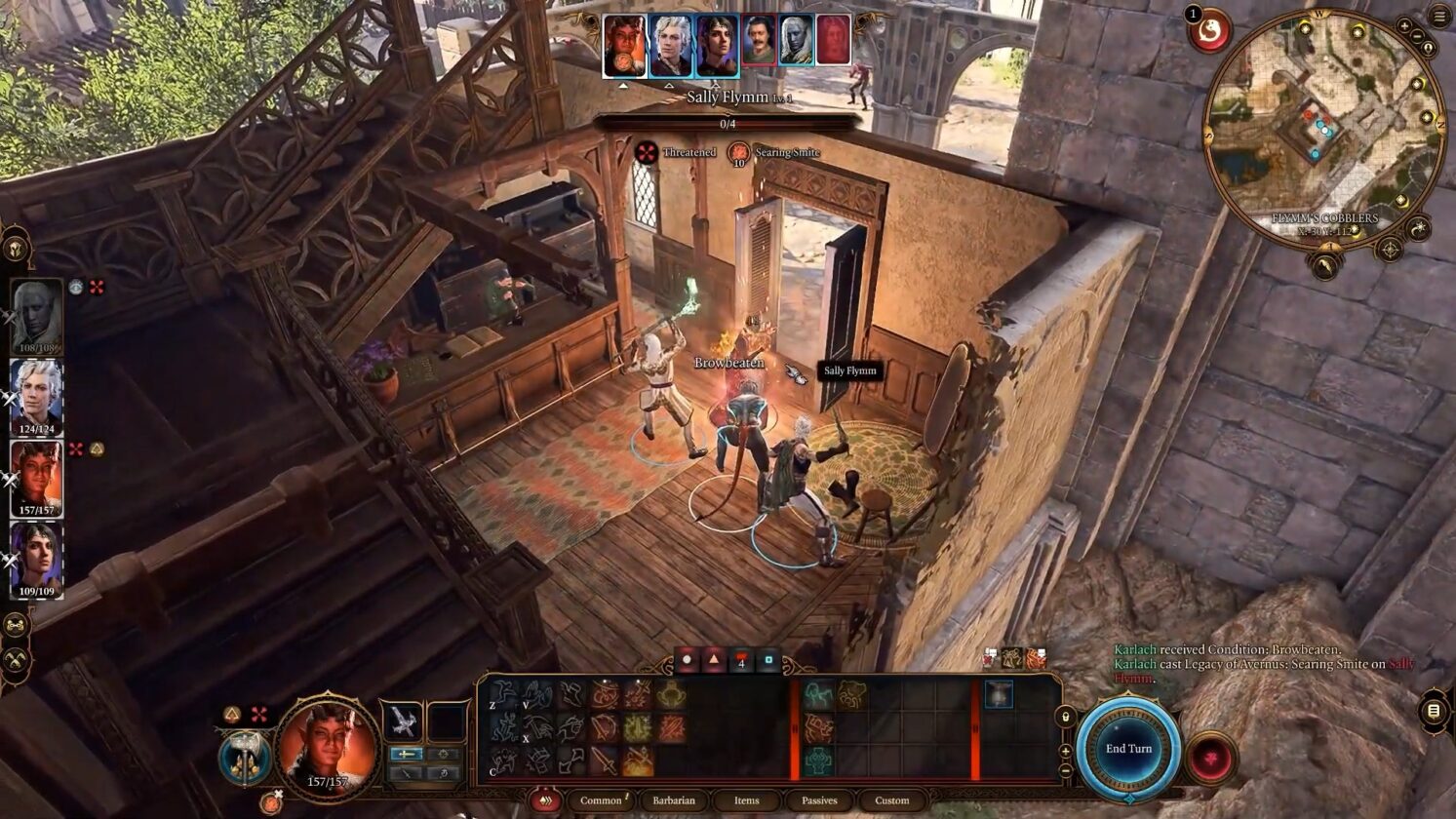Open the combat log panel button
This screenshot has width=1456, height=819.
coord(1434,711)
